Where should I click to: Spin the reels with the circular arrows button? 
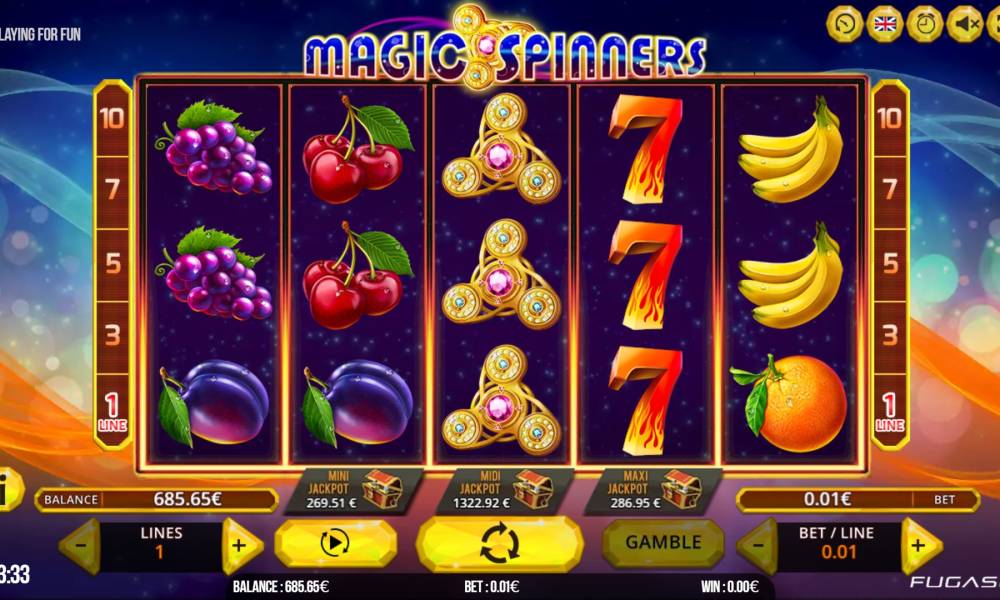[500, 545]
